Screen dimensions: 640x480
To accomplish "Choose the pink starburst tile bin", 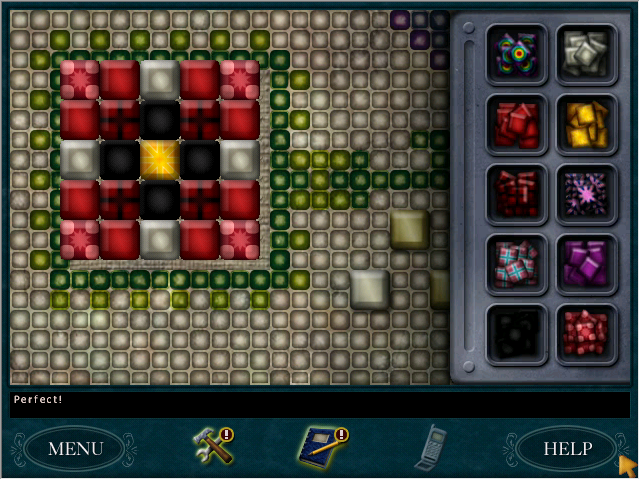I will coord(587,193).
